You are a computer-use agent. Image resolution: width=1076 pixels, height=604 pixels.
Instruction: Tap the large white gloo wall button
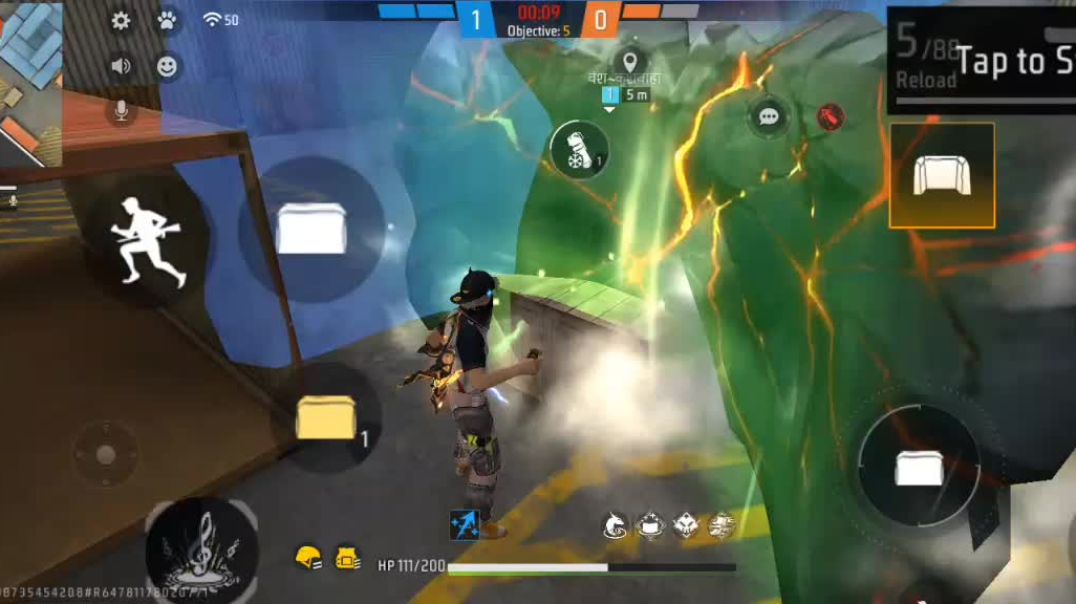312,228
